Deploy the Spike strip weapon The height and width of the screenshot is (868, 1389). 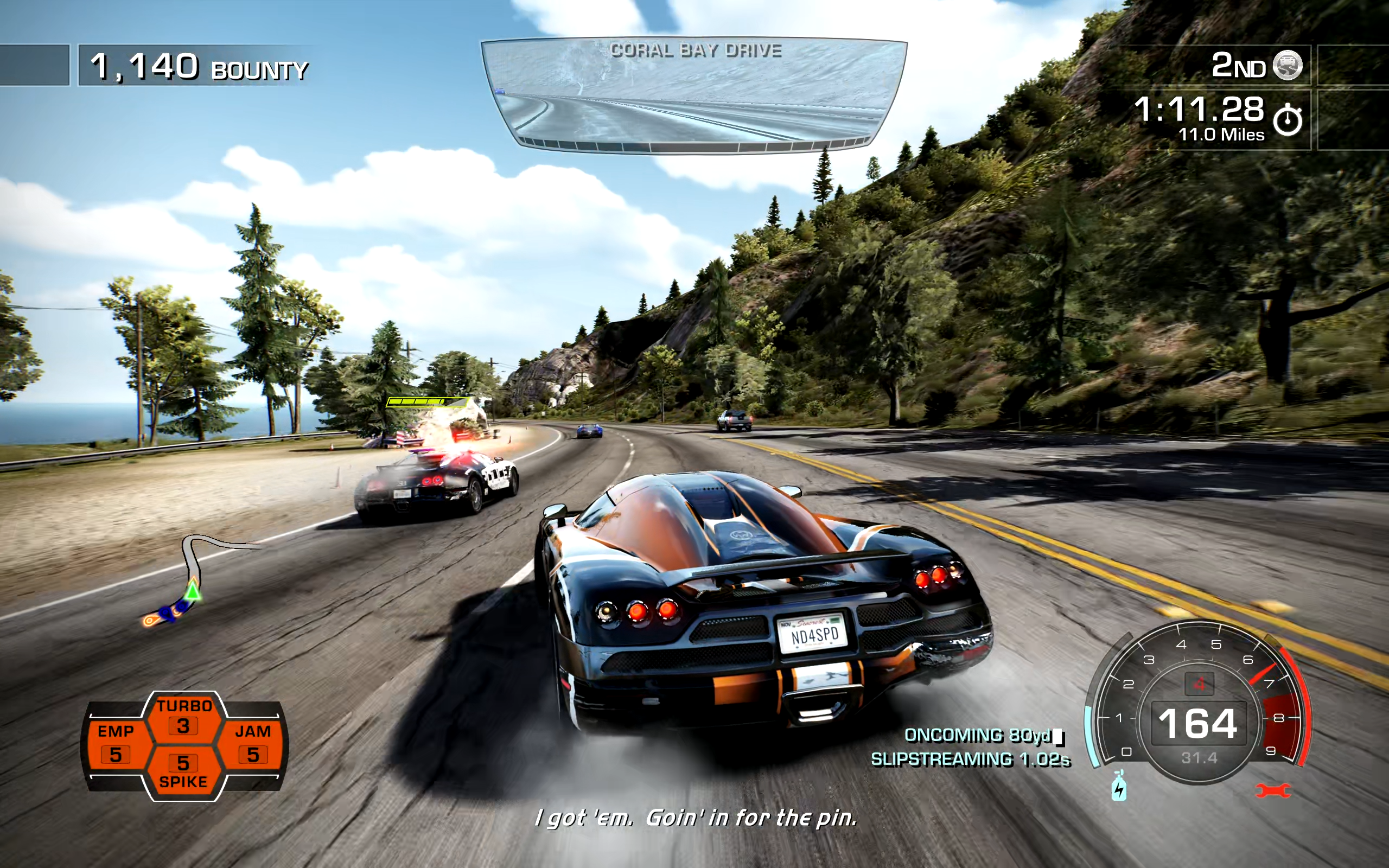184,771
